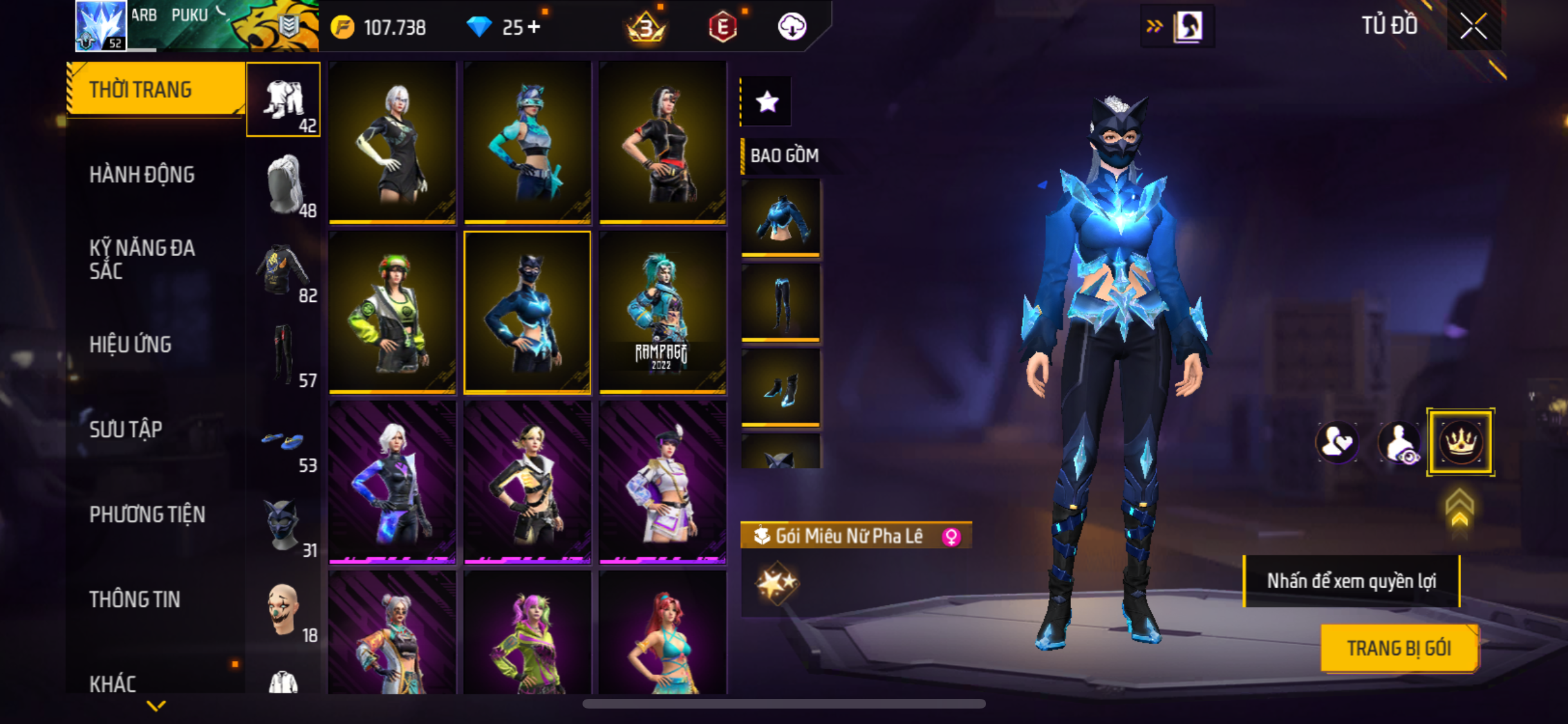Open the cloud download icon
The width and height of the screenshot is (1568, 724).
coord(792,27)
